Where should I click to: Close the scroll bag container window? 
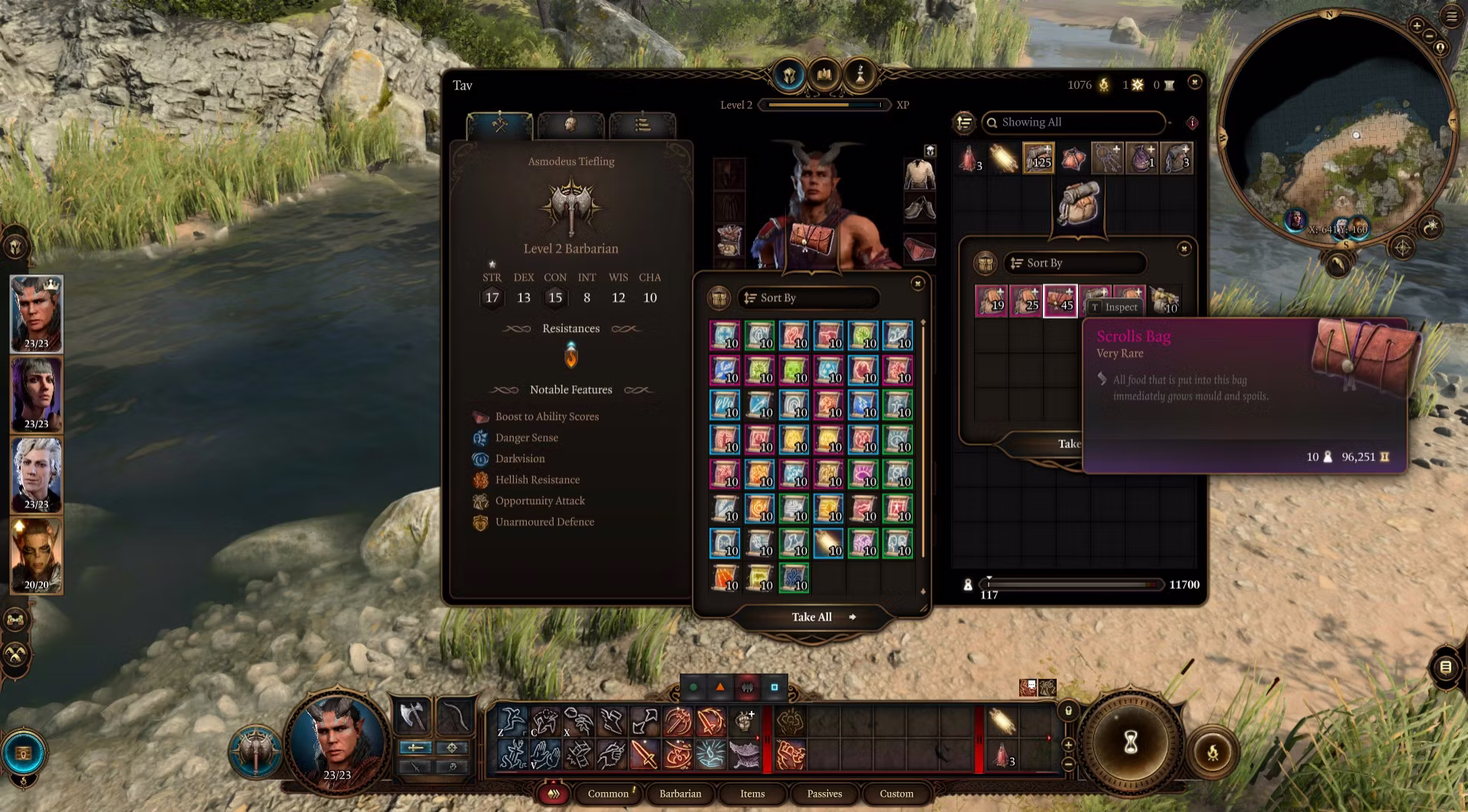coord(917,284)
